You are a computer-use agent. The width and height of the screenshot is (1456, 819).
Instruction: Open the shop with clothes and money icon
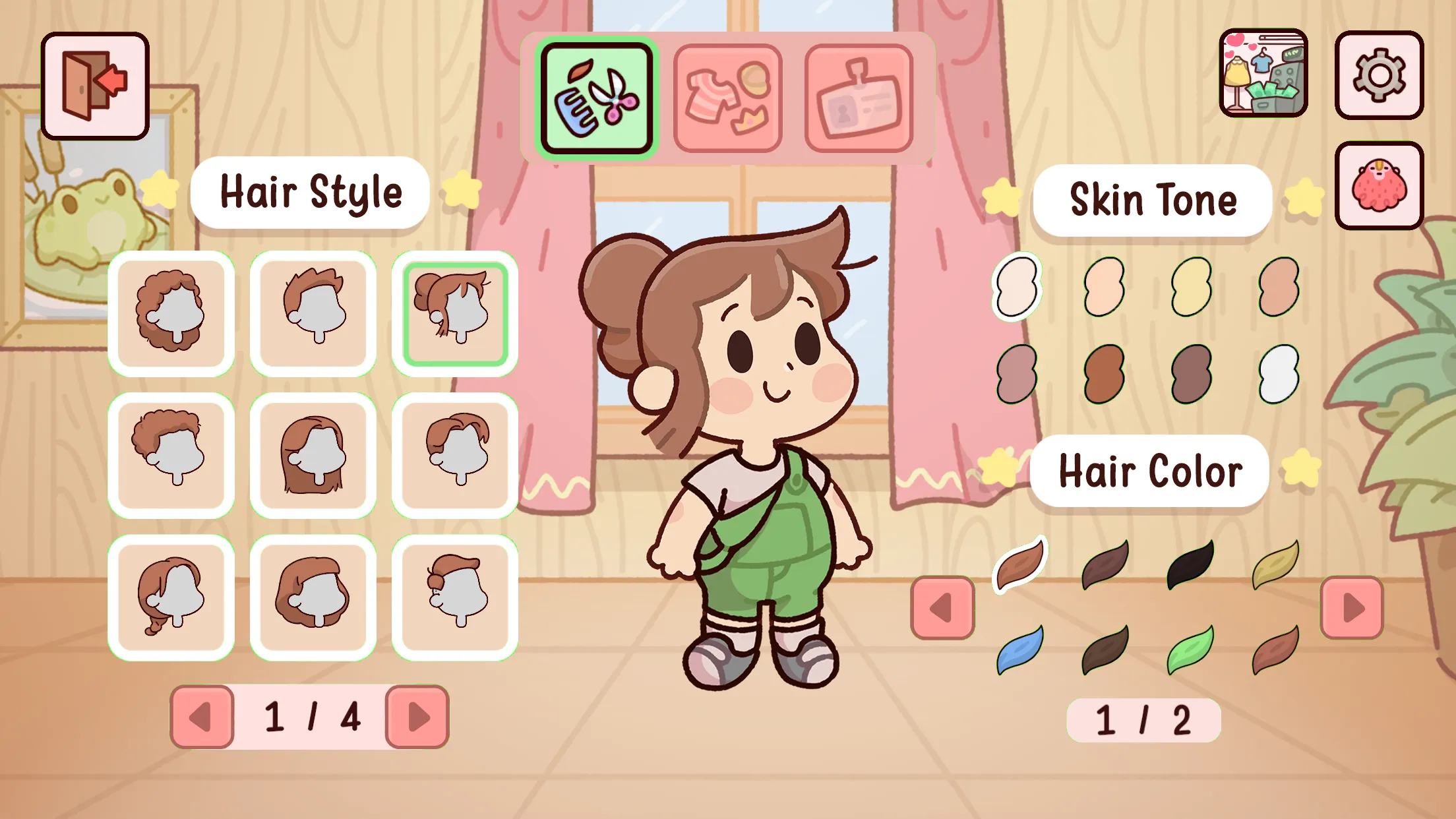click(x=1263, y=76)
